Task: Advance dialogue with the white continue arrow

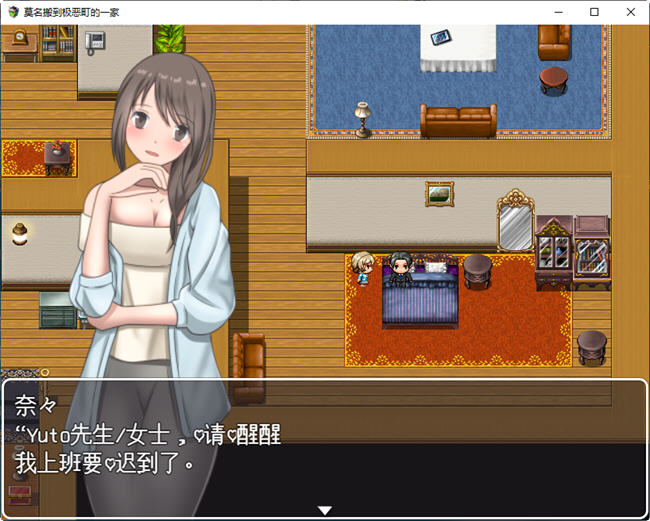Action: [324, 510]
